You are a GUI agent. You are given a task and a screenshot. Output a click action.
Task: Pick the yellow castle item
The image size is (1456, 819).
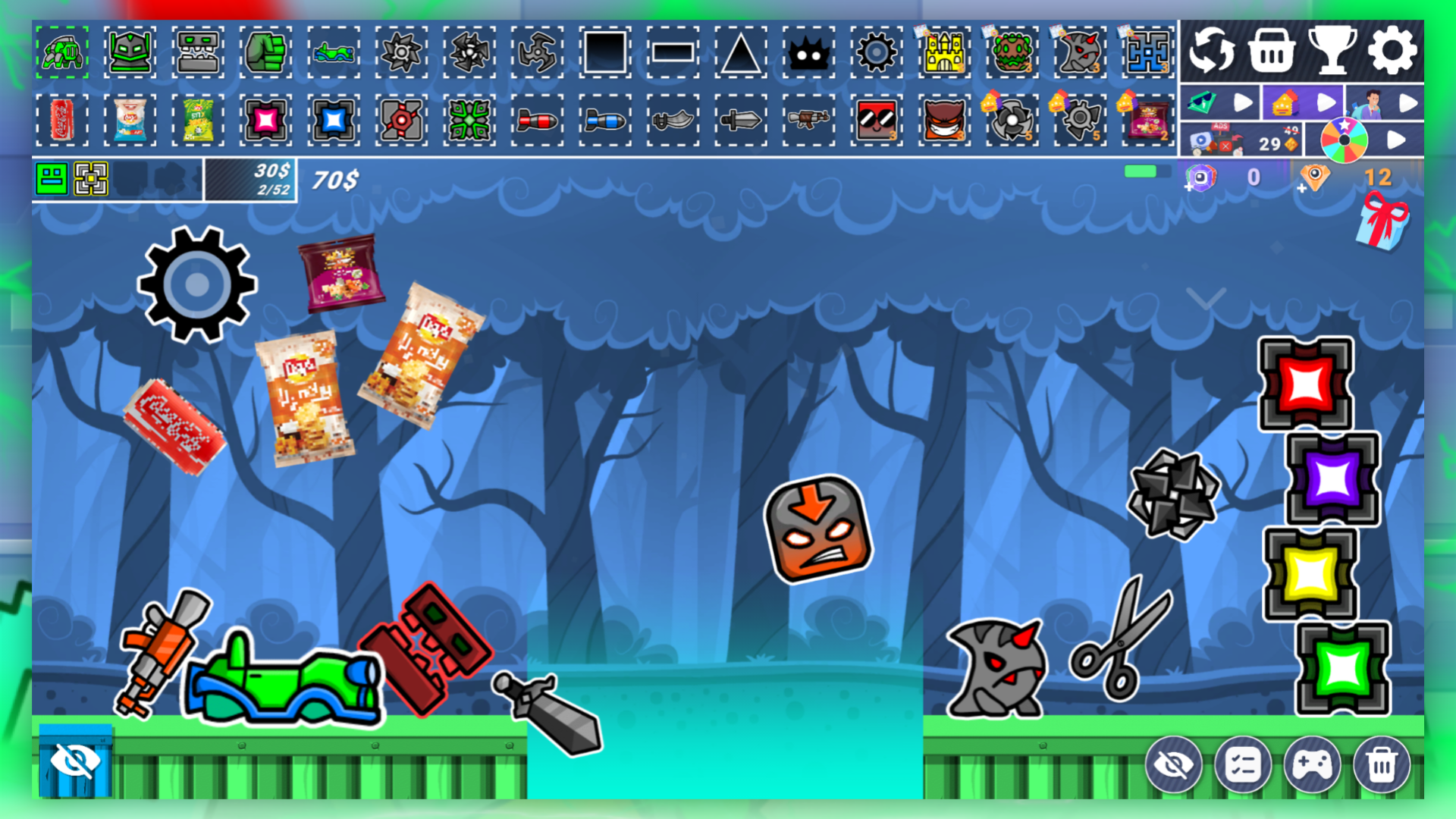click(x=943, y=53)
